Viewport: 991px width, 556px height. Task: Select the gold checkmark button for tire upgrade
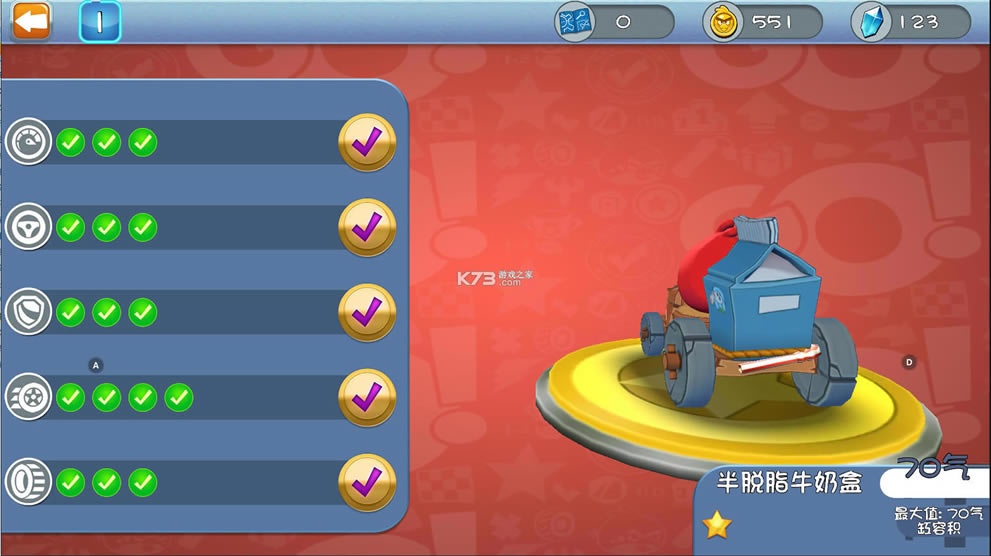tap(367, 483)
